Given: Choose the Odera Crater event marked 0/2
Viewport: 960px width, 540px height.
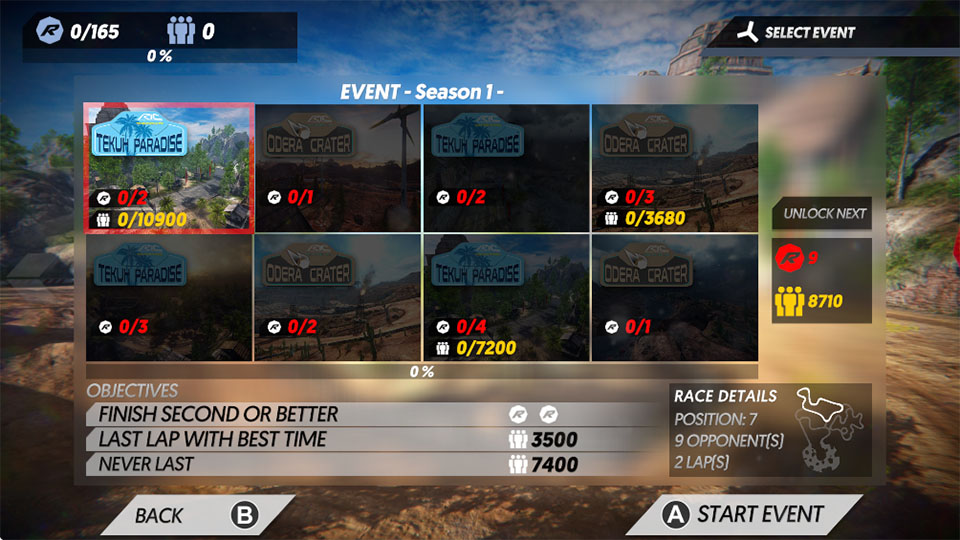Looking at the screenshot, I should click(337, 297).
